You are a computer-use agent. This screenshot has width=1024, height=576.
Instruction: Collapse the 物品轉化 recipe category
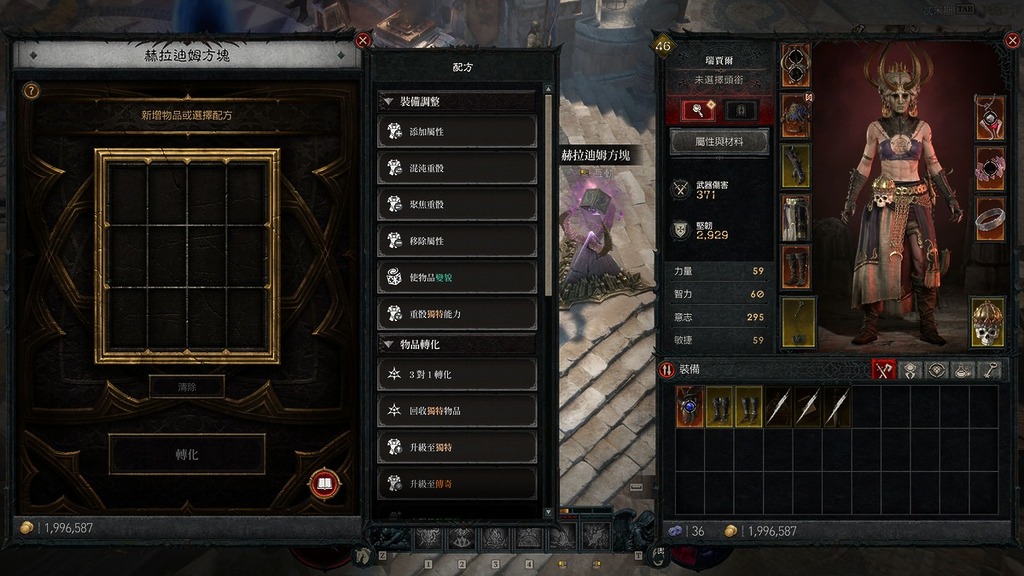coord(387,345)
